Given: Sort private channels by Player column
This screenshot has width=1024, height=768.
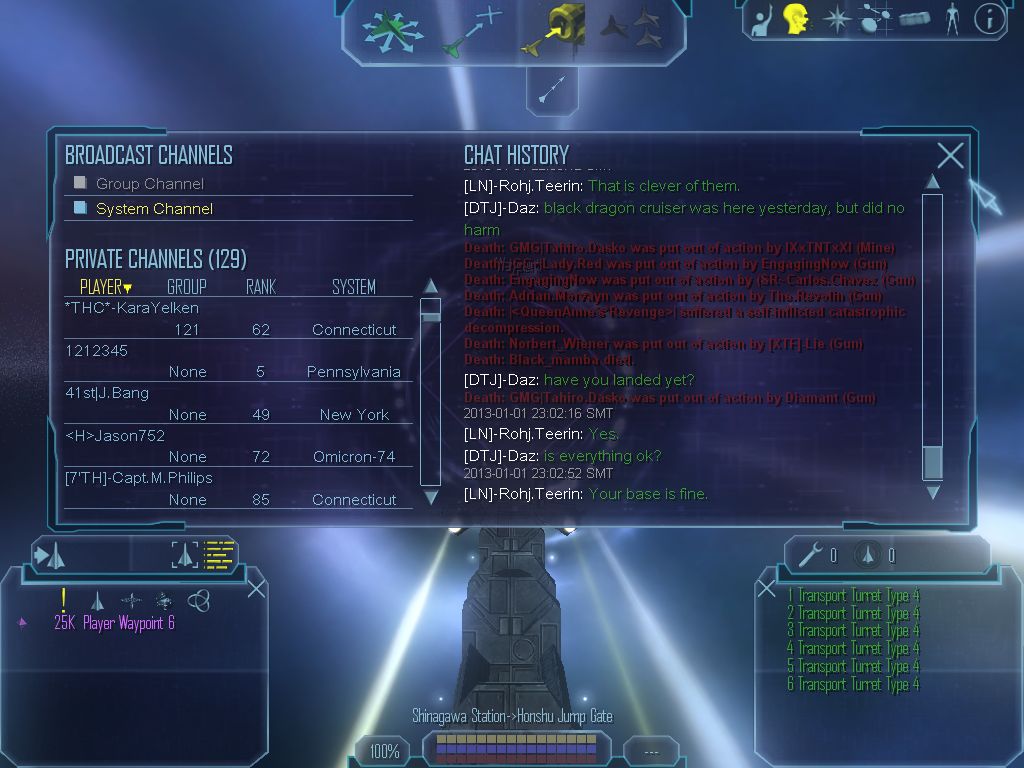Looking at the screenshot, I should pyautogui.click(x=105, y=287).
